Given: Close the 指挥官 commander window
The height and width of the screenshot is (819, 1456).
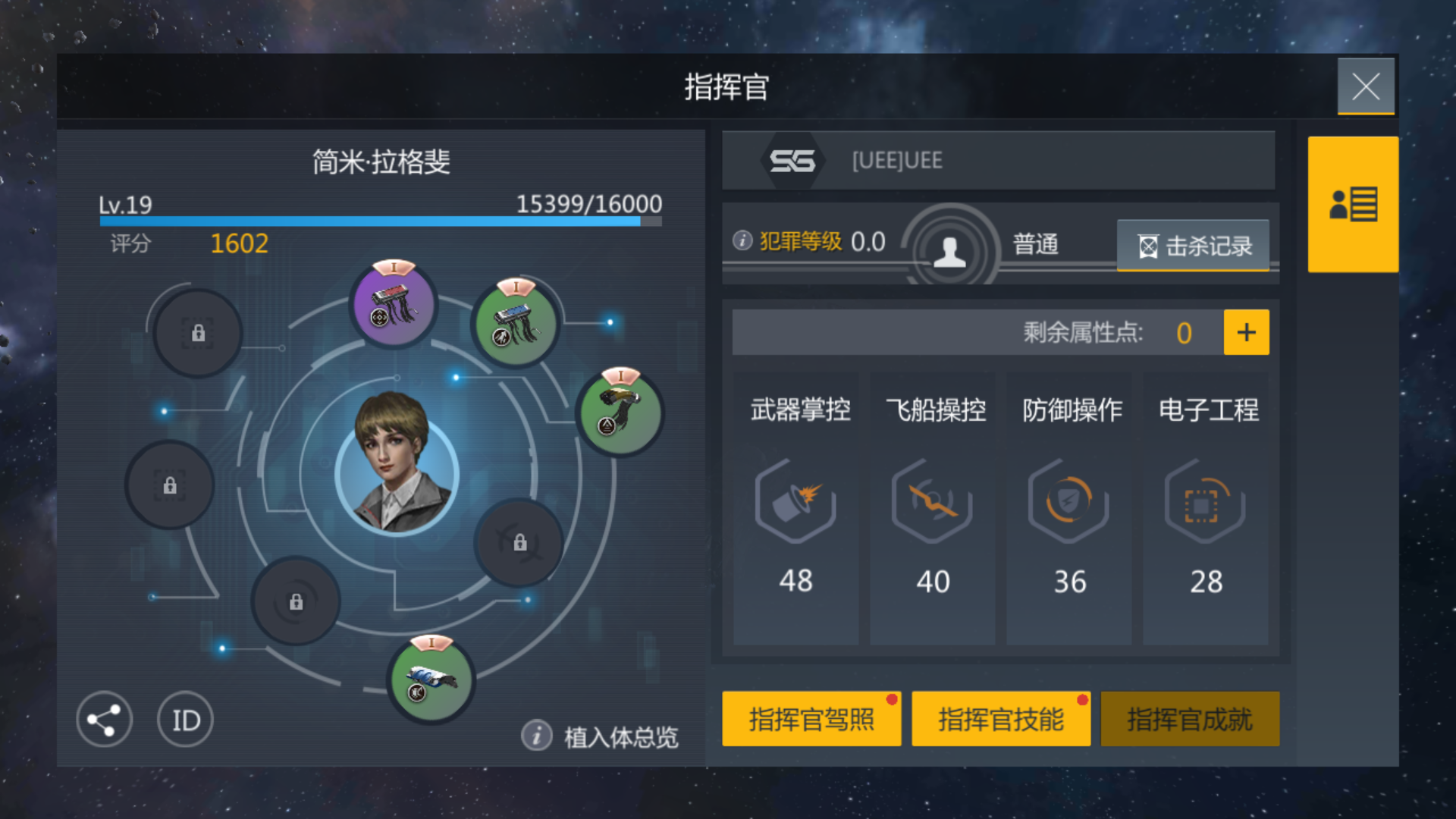Looking at the screenshot, I should click(1365, 86).
